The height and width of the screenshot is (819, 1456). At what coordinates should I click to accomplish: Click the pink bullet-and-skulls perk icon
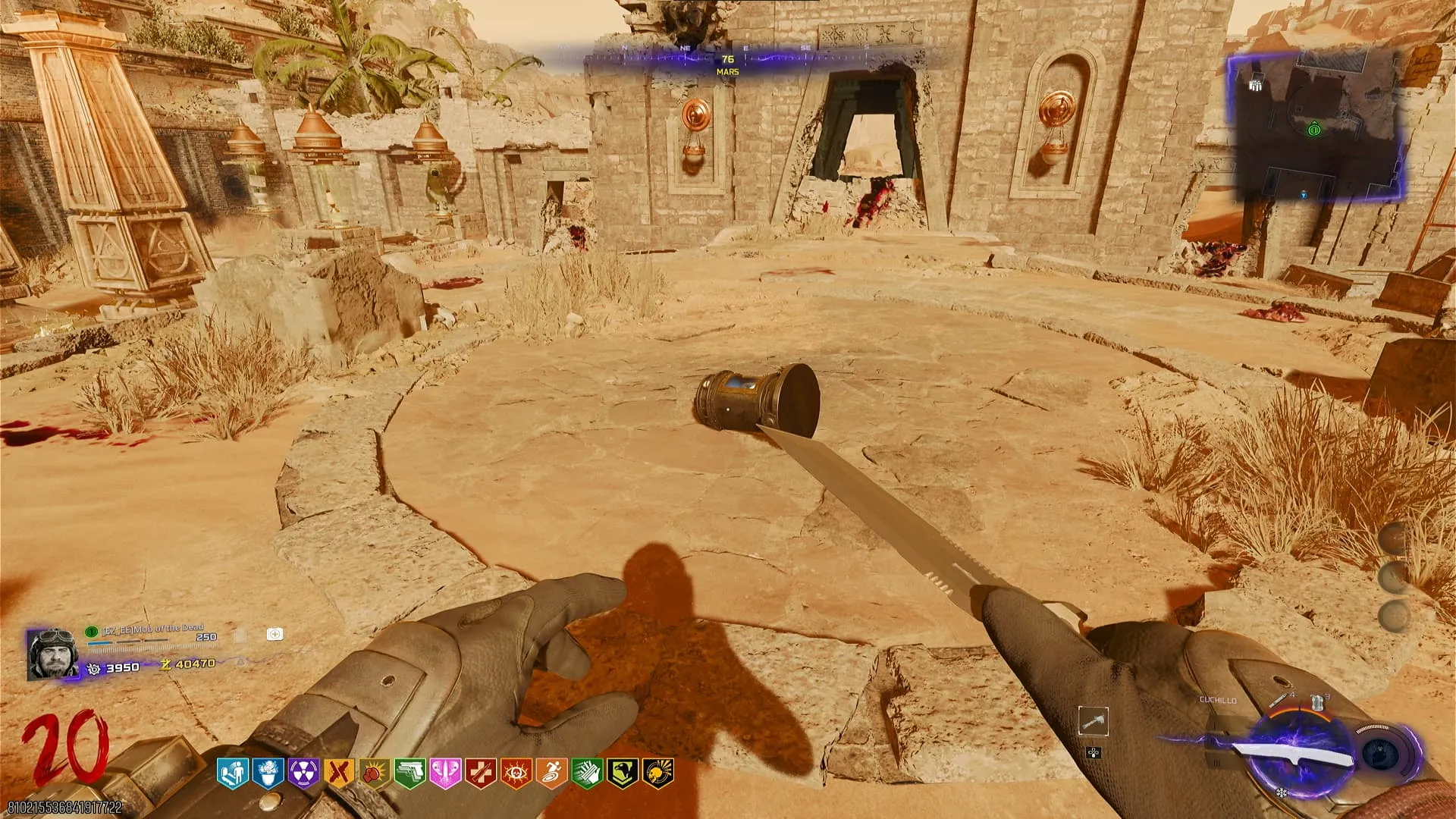[445, 773]
